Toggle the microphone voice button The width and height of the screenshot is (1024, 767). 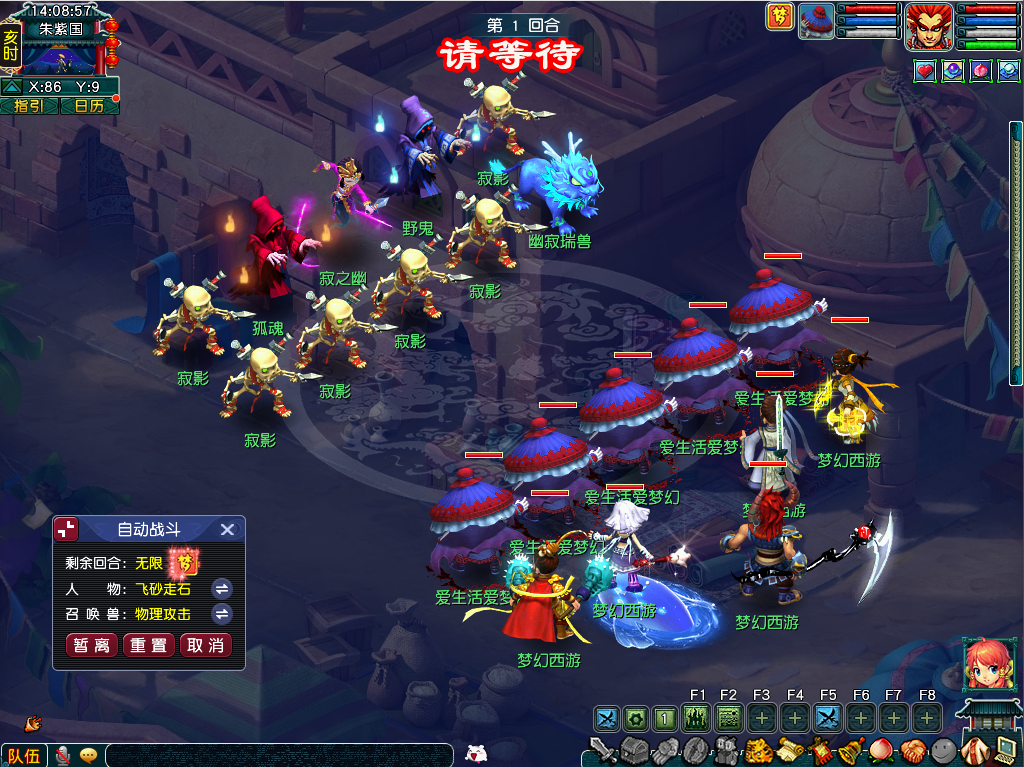[63, 755]
